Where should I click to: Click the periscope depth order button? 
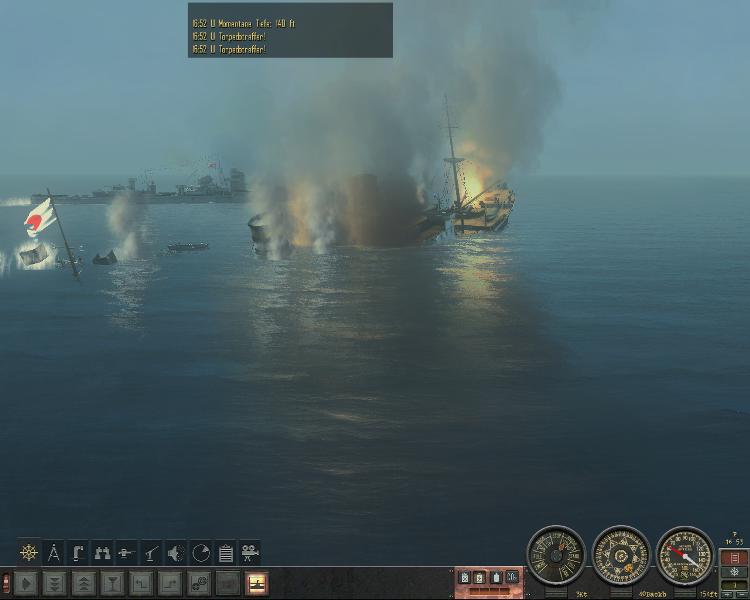click(113, 582)
